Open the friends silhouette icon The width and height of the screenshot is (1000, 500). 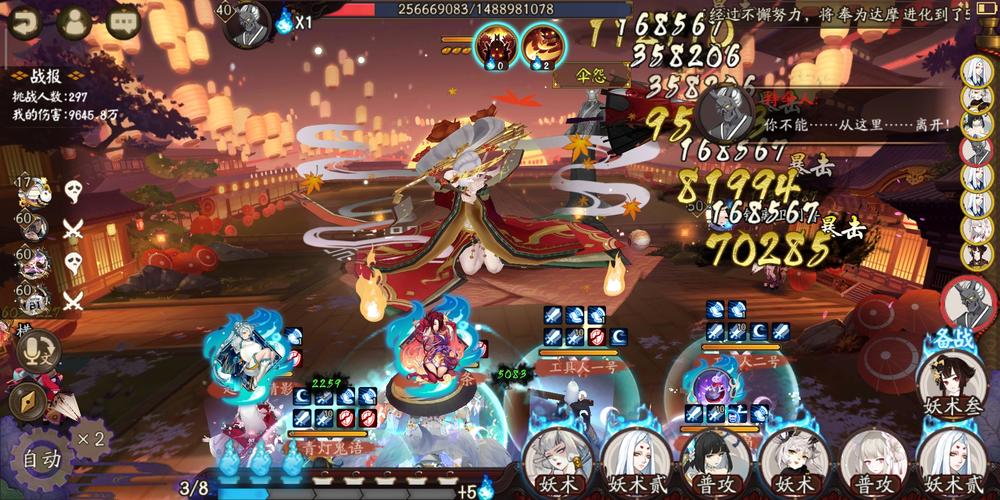74,21
